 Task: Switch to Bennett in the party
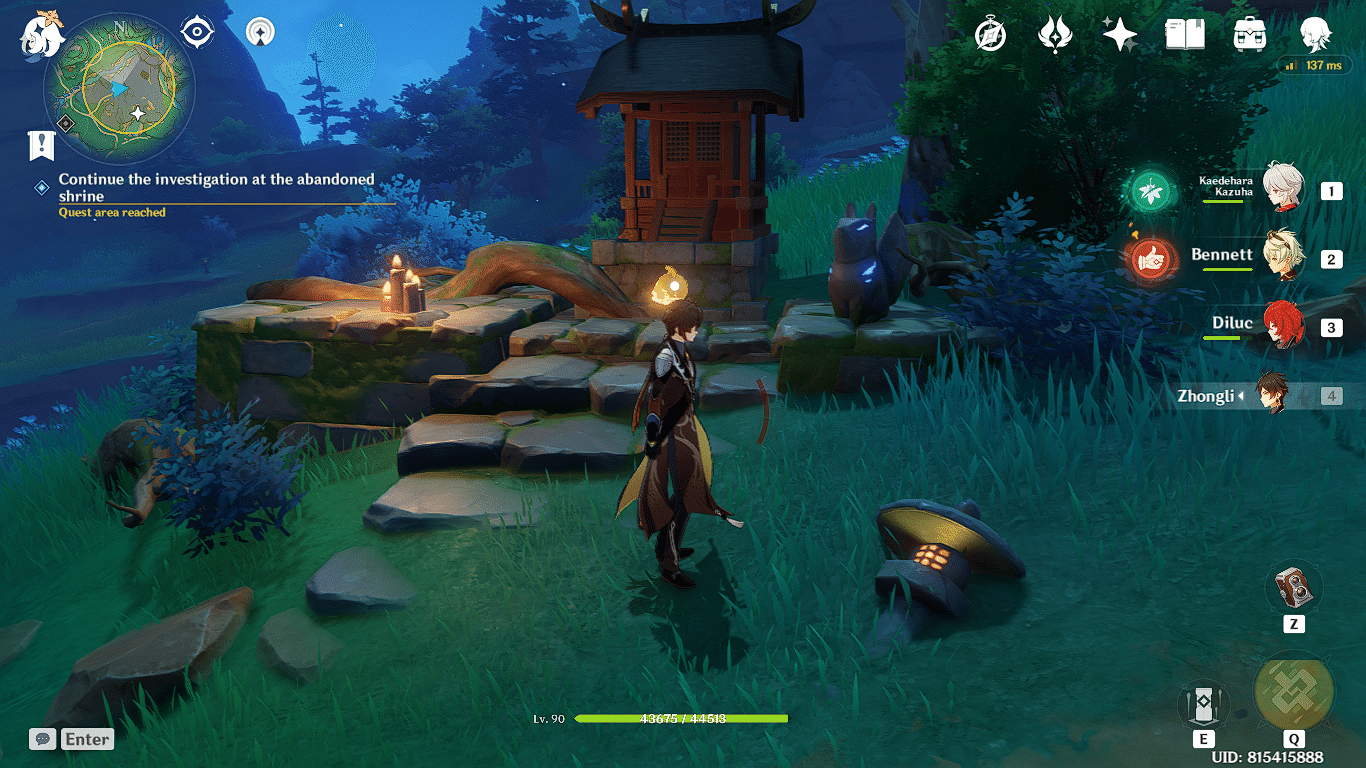pyautogui.click(x=1281, y=258)
